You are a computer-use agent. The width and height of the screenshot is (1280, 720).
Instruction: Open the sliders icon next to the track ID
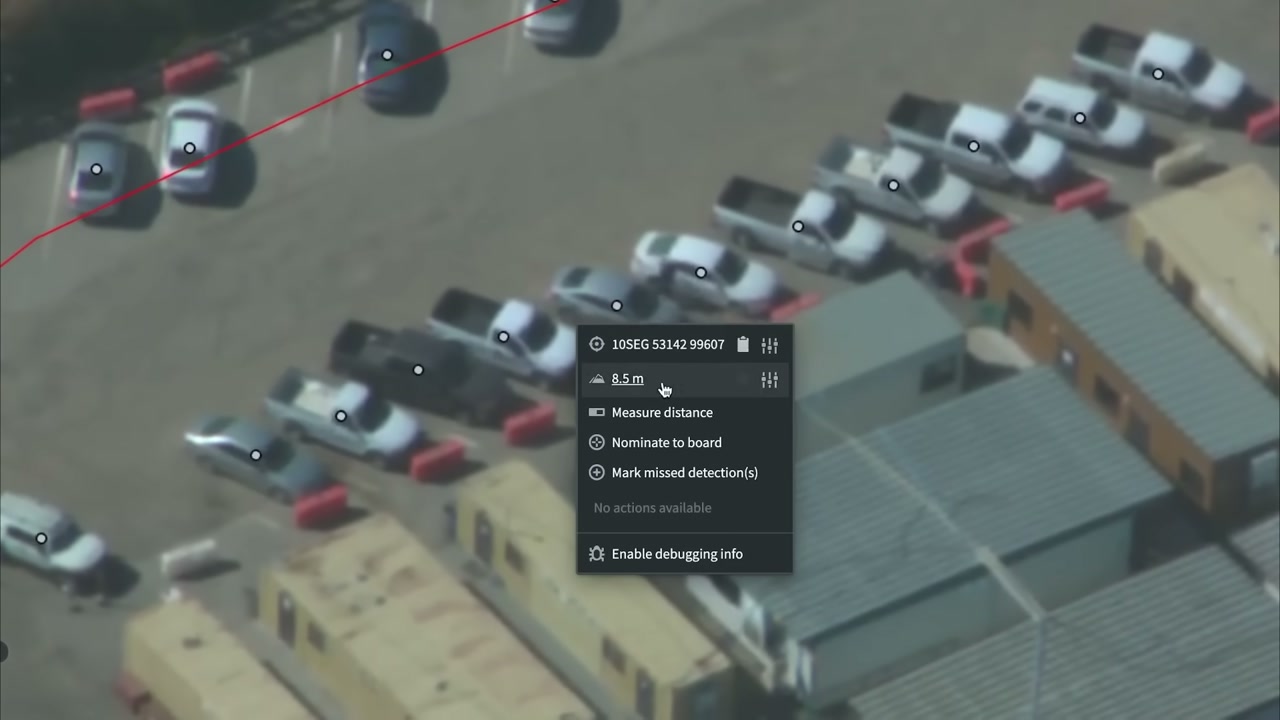[769, 344]
